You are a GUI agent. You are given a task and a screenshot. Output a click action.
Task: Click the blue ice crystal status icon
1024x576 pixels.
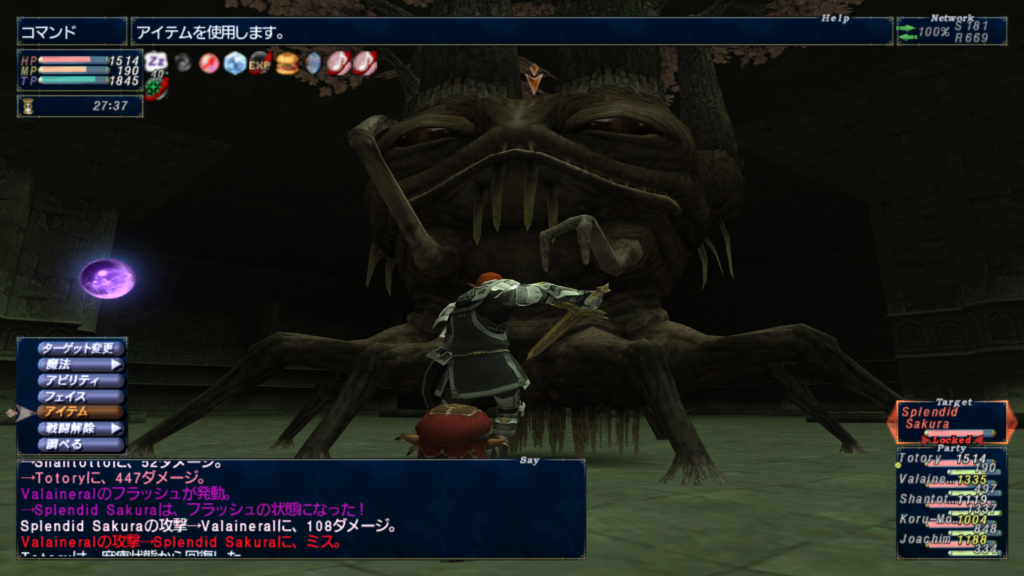234,63
